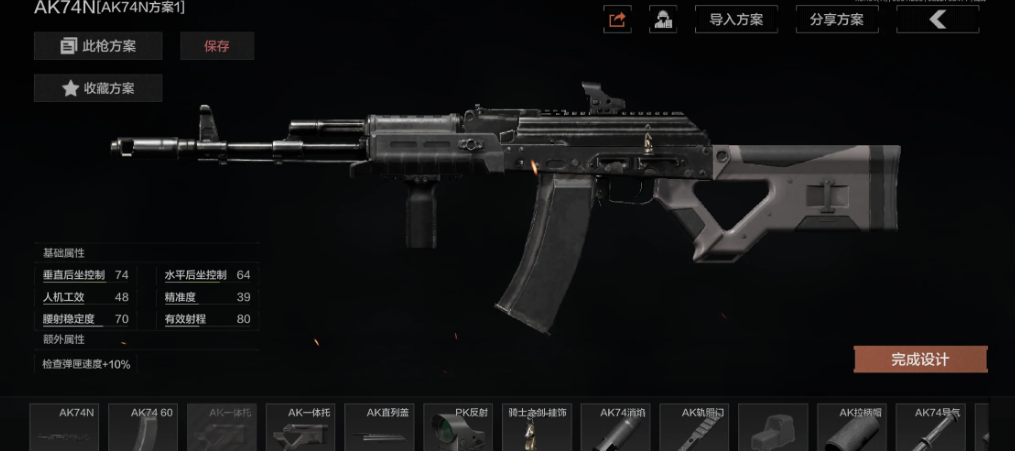
Task: Choose the AK74导气 gas tube slot
Action: pyautogui.click(x=930, y=427)
